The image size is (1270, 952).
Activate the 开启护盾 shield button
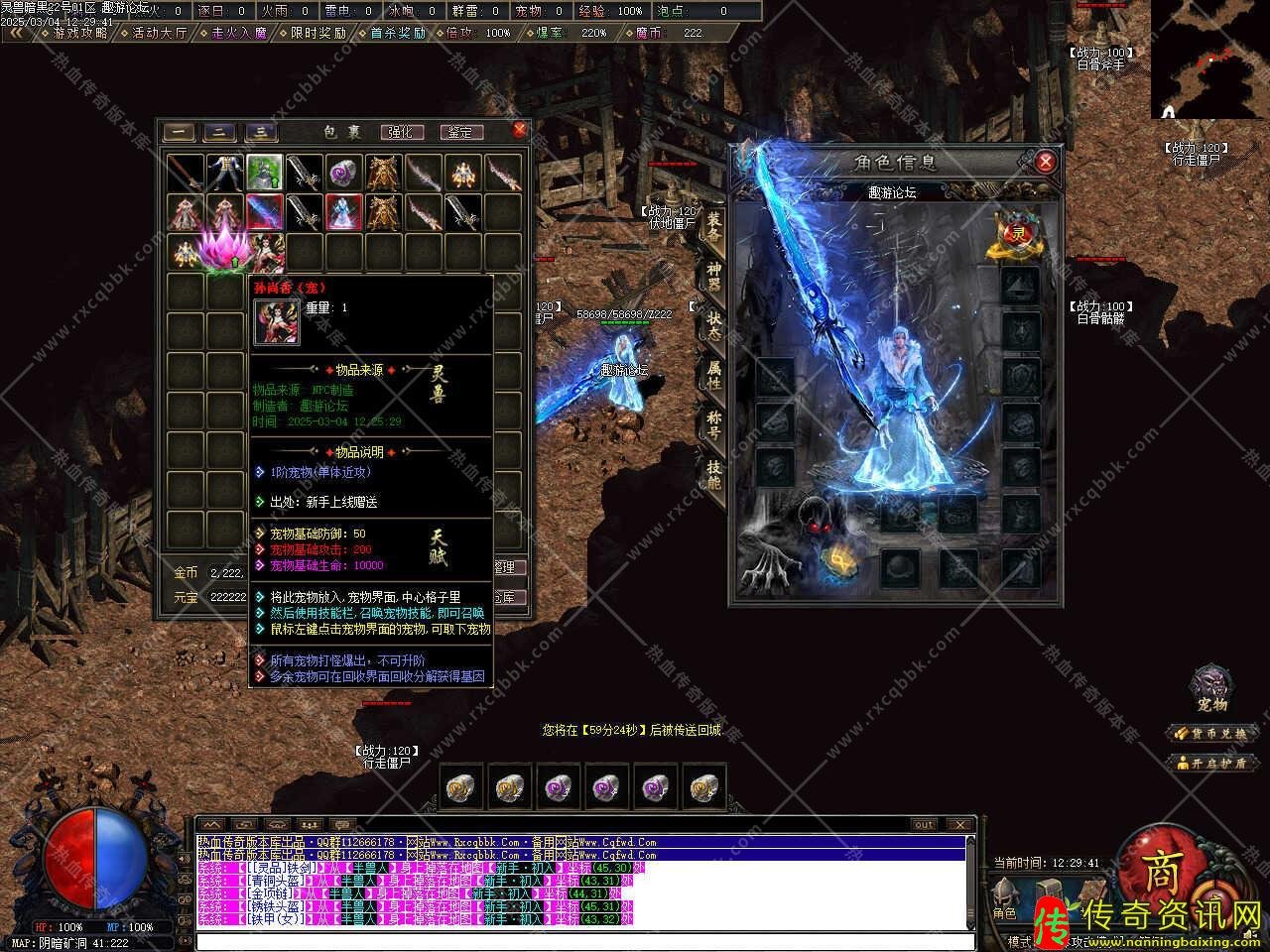point(1212,763)
